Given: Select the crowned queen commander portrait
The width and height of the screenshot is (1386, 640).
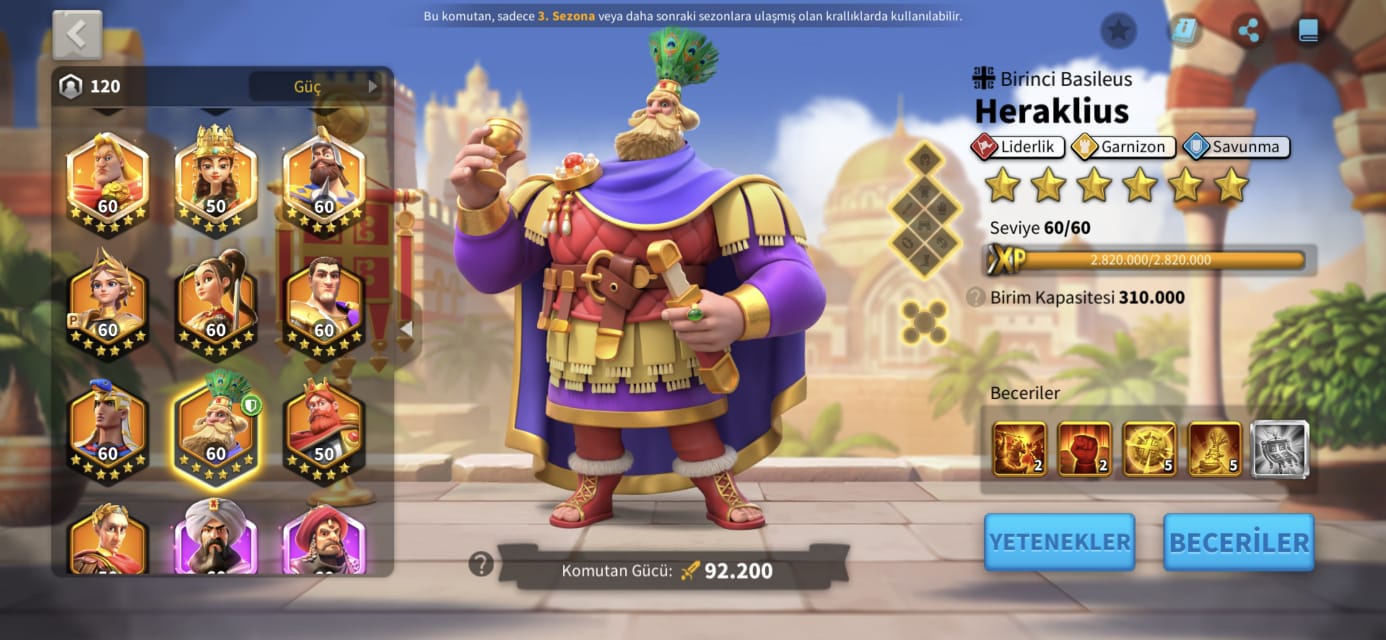Looking at the screenshot, I should click(215, 180).
